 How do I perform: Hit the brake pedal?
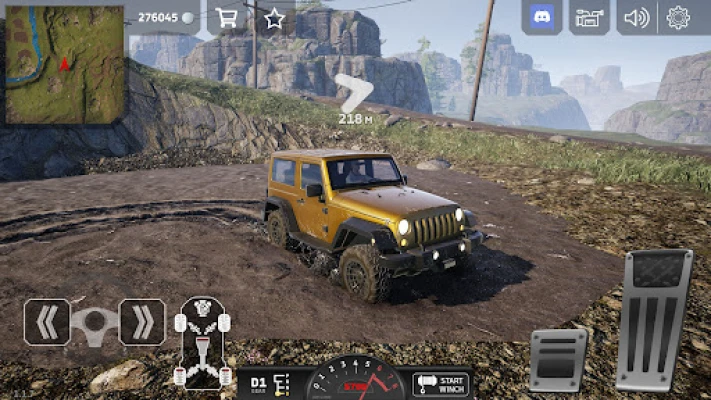pos(558,359)
